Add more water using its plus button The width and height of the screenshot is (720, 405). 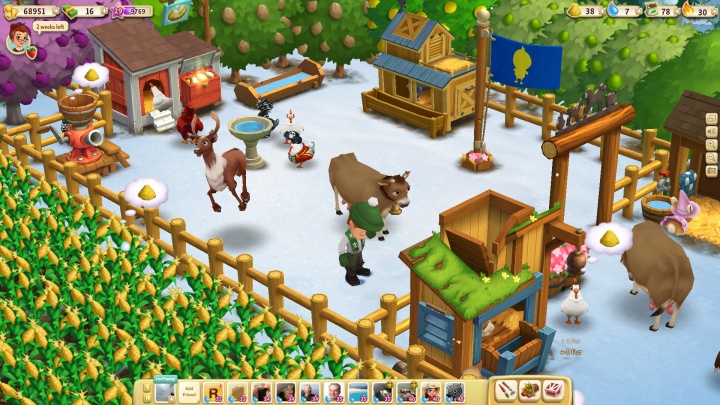[637, 11]
